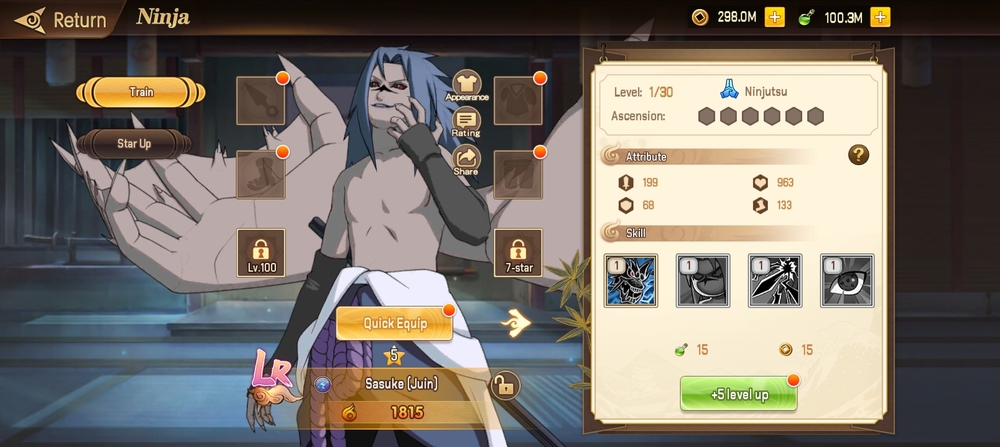
Task: View the eye skill icon
Action: (x=847, y=280)
